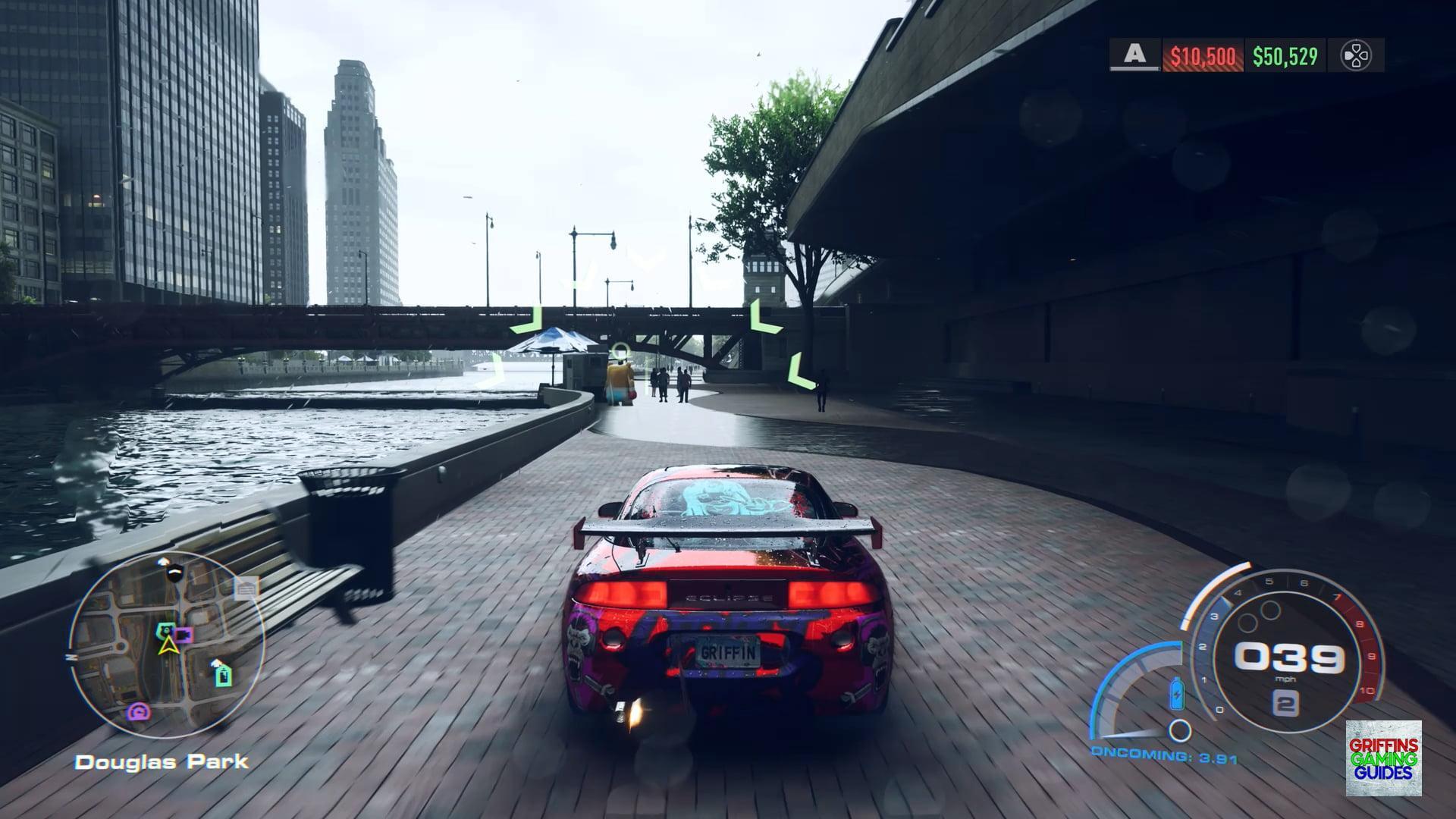The width and height of the screenshot is (1456, 819).
Task: Click the purple camera marker on minimap
Action: click(184, 634)
